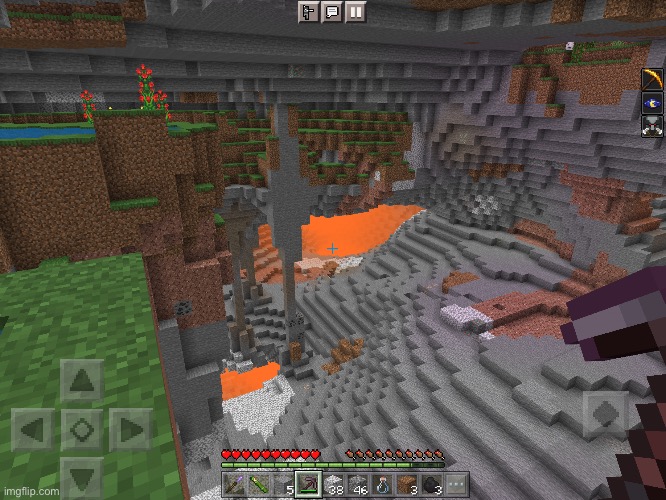
Task: Open the chat window
Action: [x=332, y=11]
